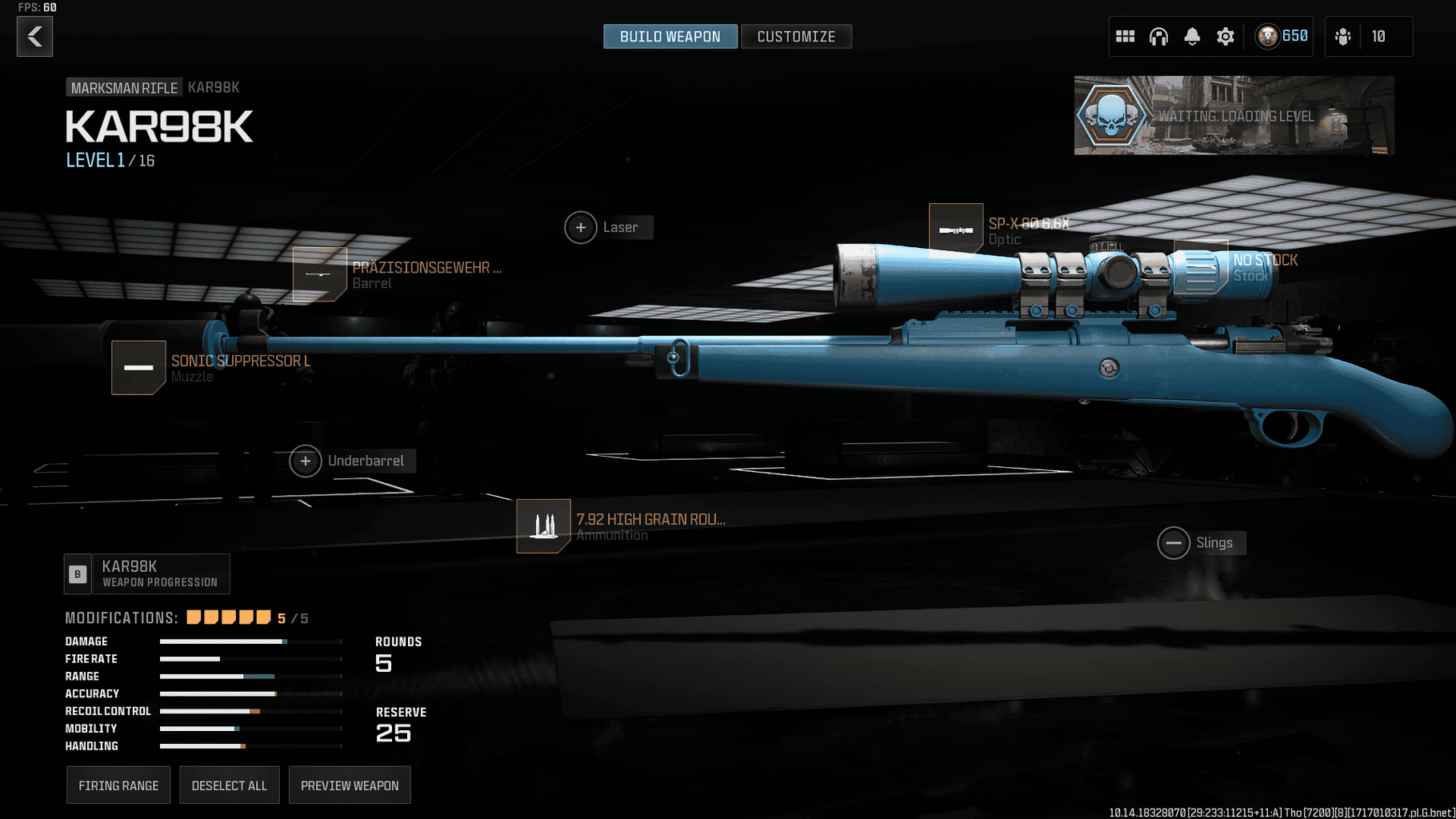Select the SP-X 80 6.6X optic slot
This screenshot has height=819, width=1456.
pos(956,230)
